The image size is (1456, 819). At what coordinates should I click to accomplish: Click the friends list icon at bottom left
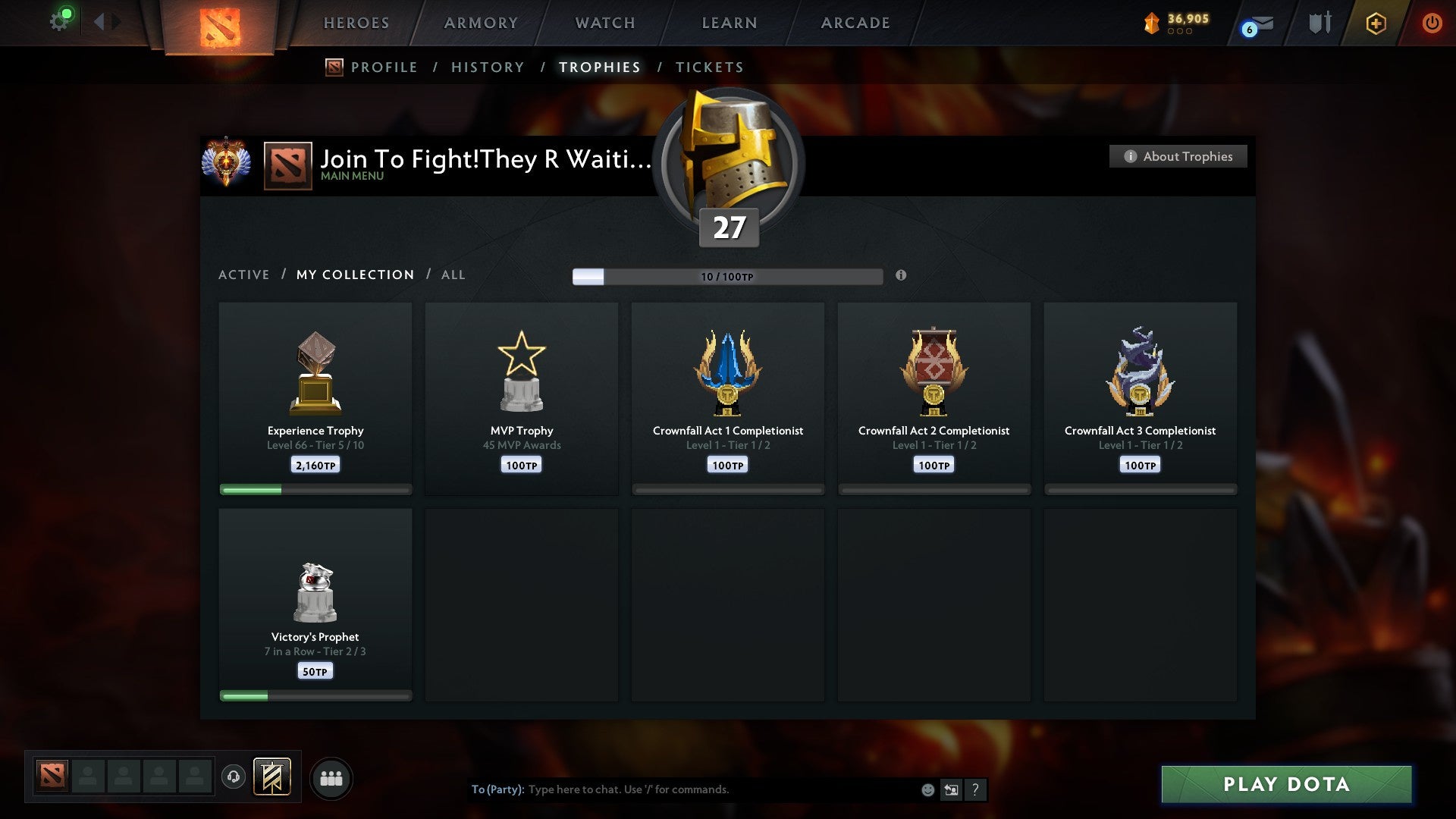point(331,777)
